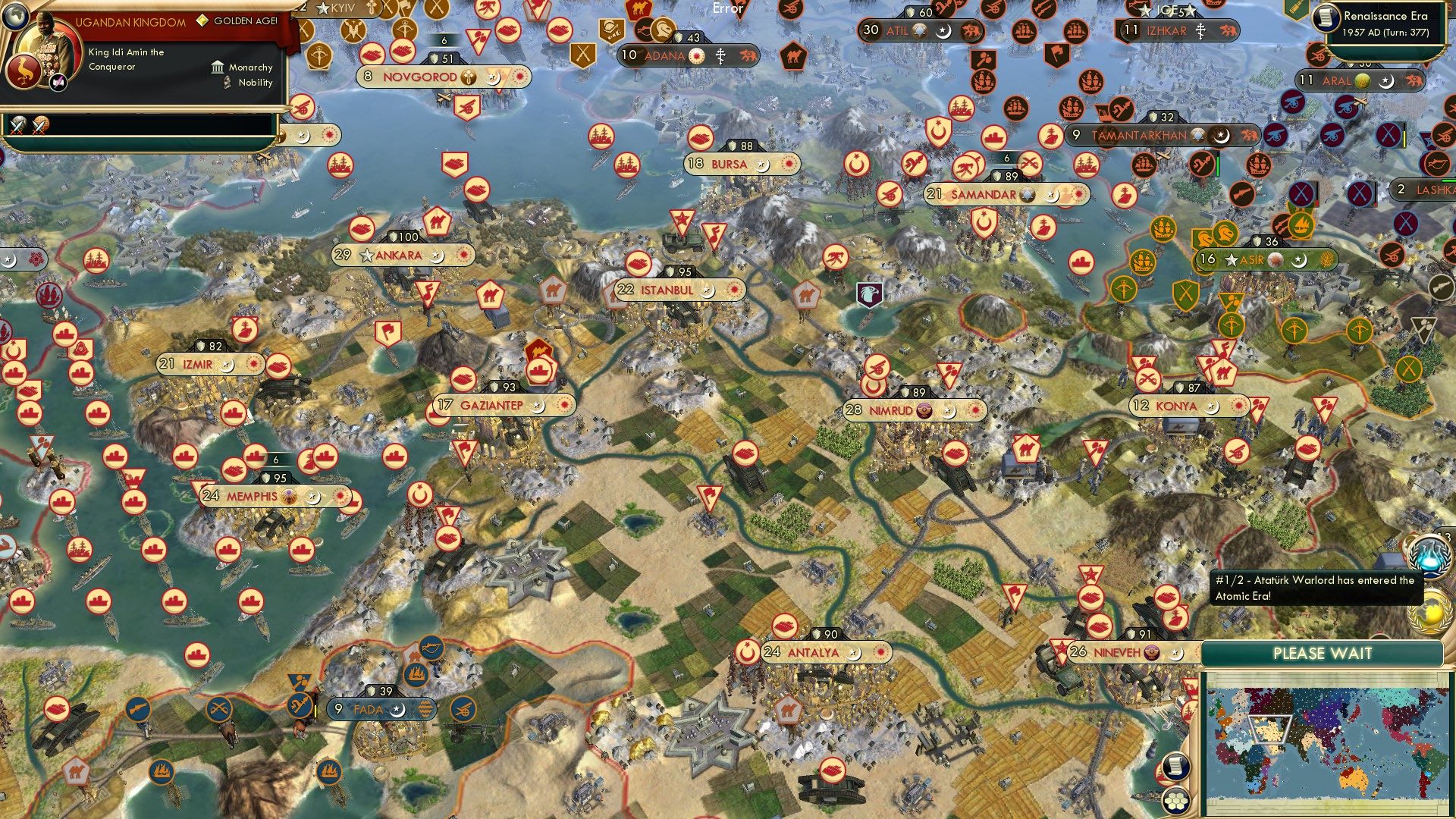The height and width of the screenshot is (819, 1456).
Task: Open the notification log scroll icon
Action: click(1176, 766)
